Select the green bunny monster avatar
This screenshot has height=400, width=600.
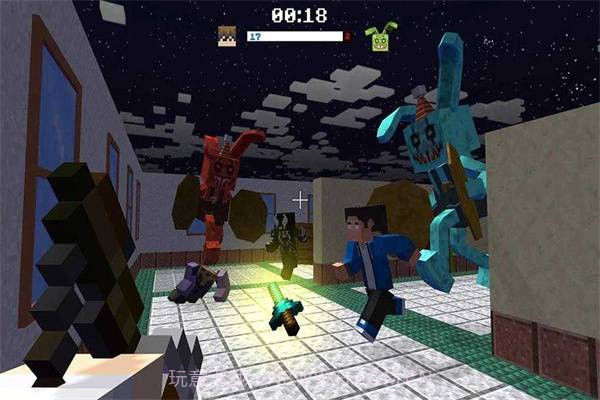378,38
